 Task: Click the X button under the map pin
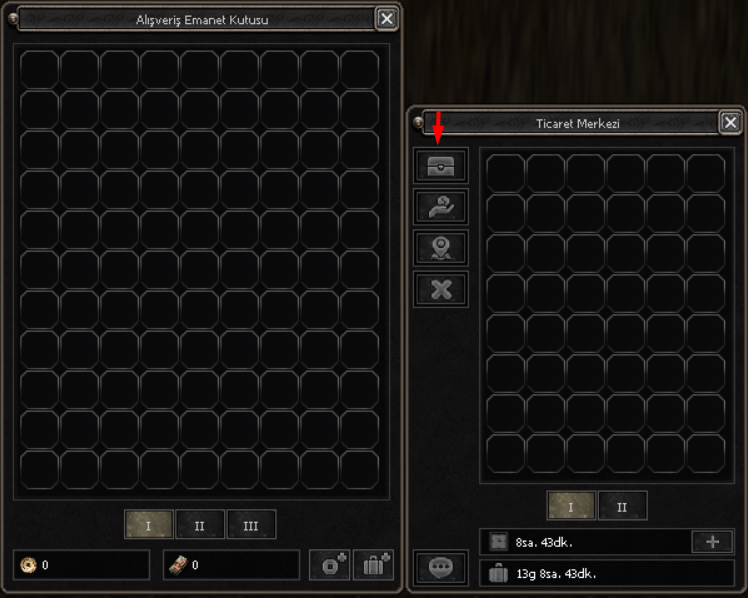tap(440, 289)
